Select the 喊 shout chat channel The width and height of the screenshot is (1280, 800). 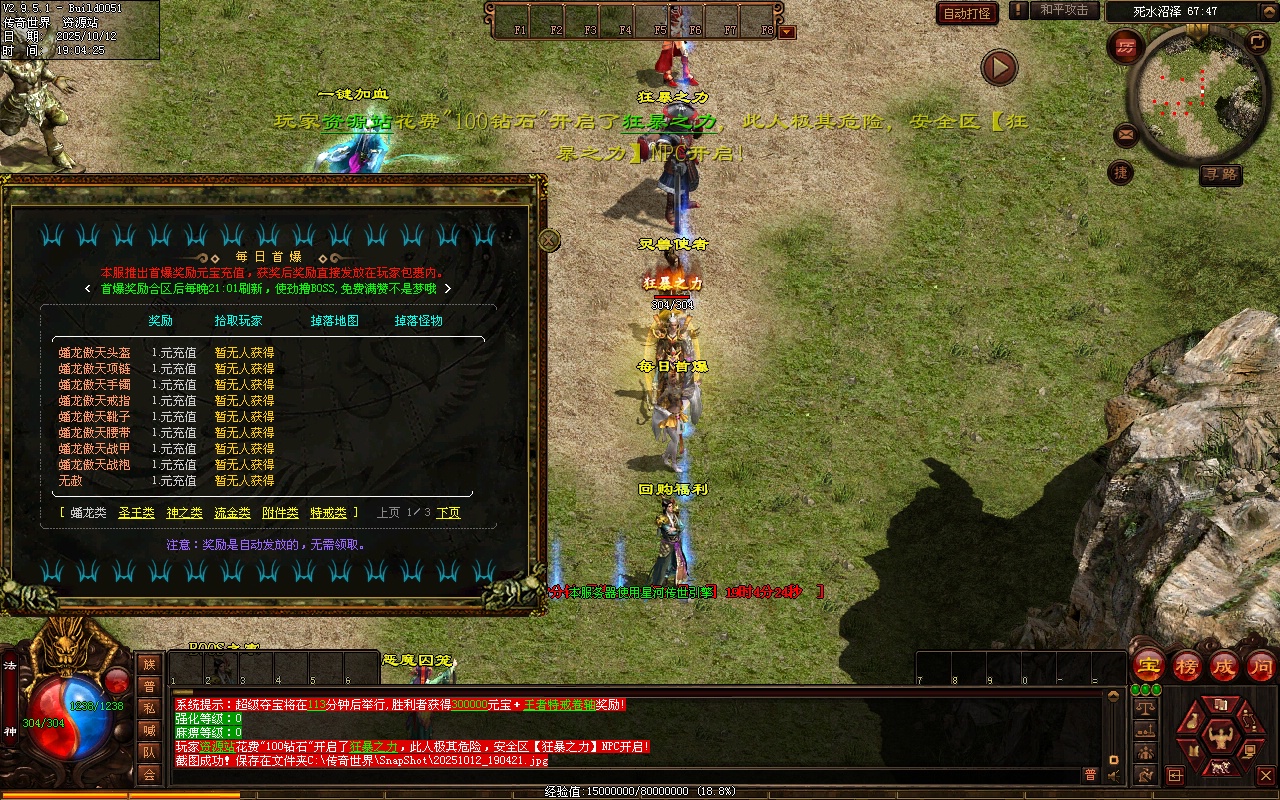point(149,730)
